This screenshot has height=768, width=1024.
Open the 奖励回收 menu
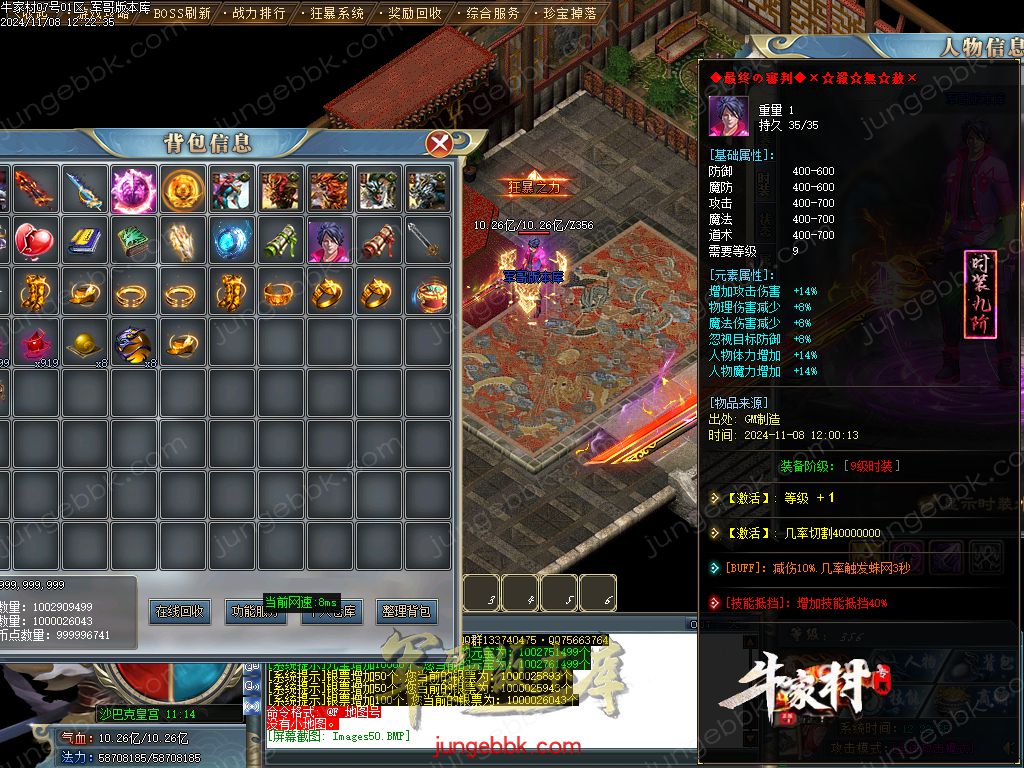click(x=415, y=14)
